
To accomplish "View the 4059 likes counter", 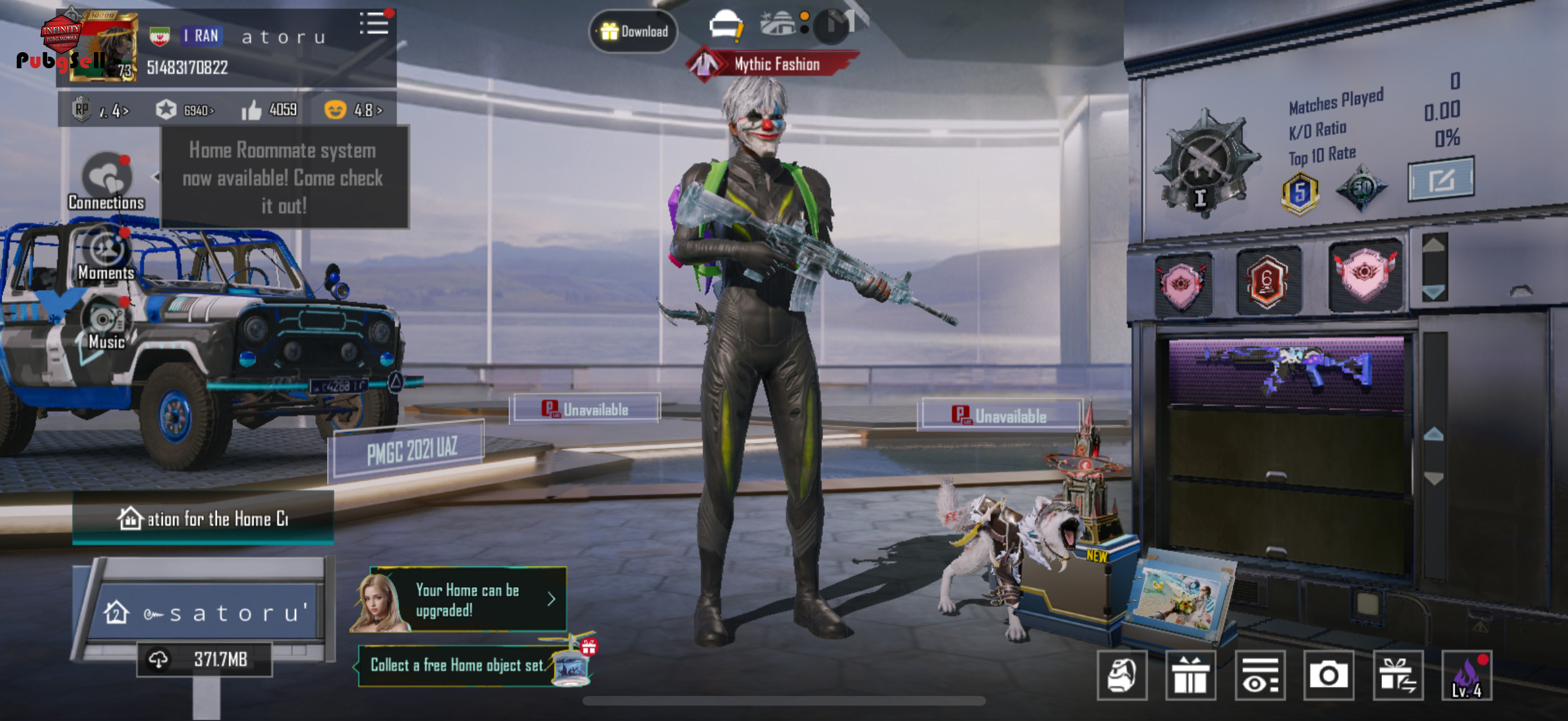I will click(x=270, y=110).
